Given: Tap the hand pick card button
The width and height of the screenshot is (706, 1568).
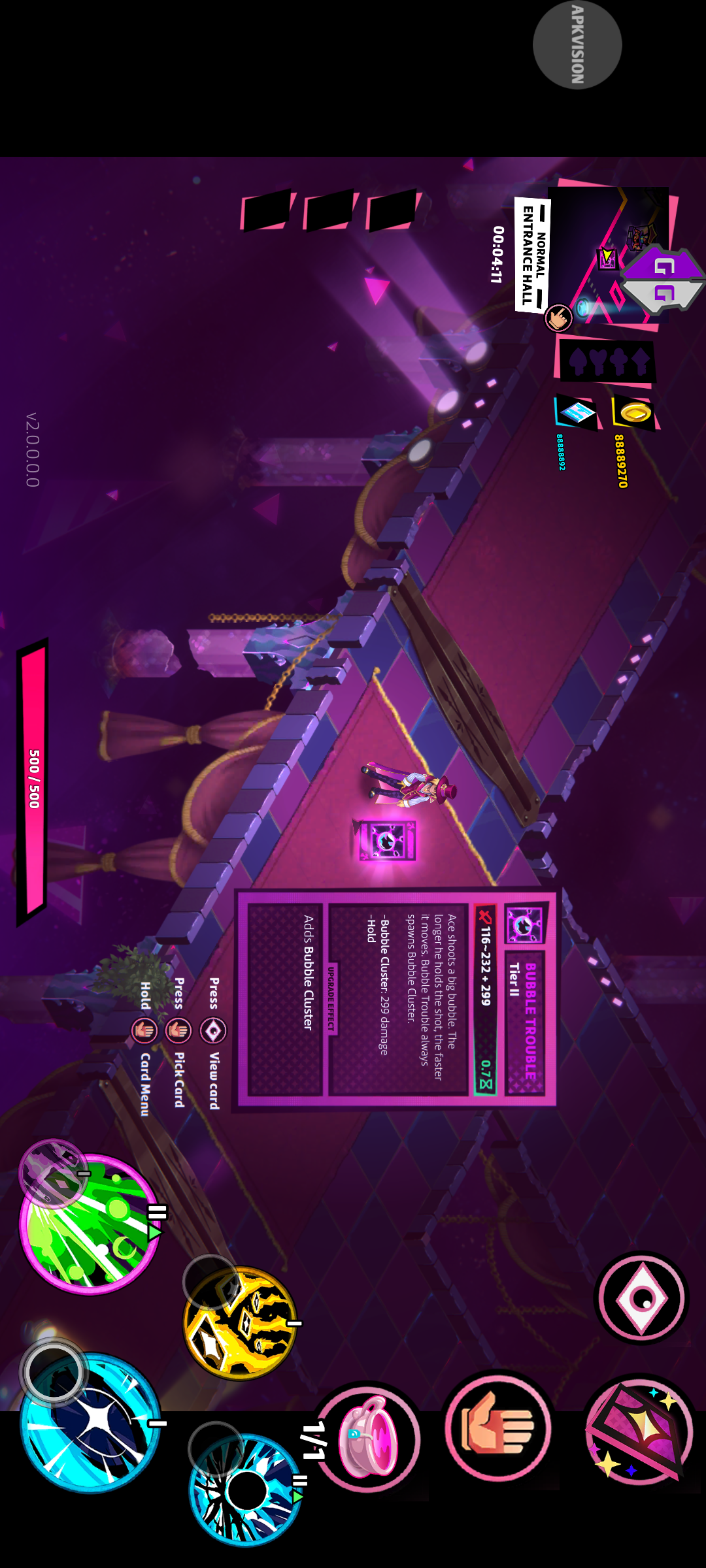Looking at the screenshot, I should coord(498,1428).
